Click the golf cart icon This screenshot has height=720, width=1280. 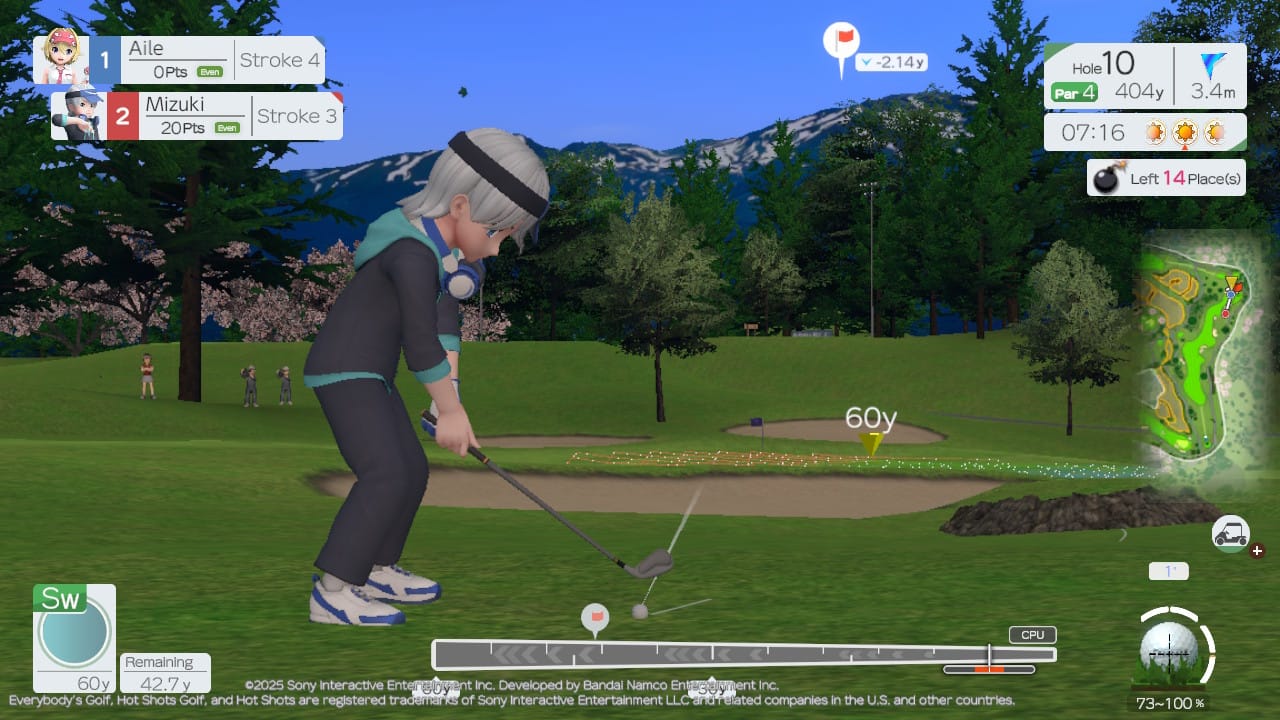1230,534
